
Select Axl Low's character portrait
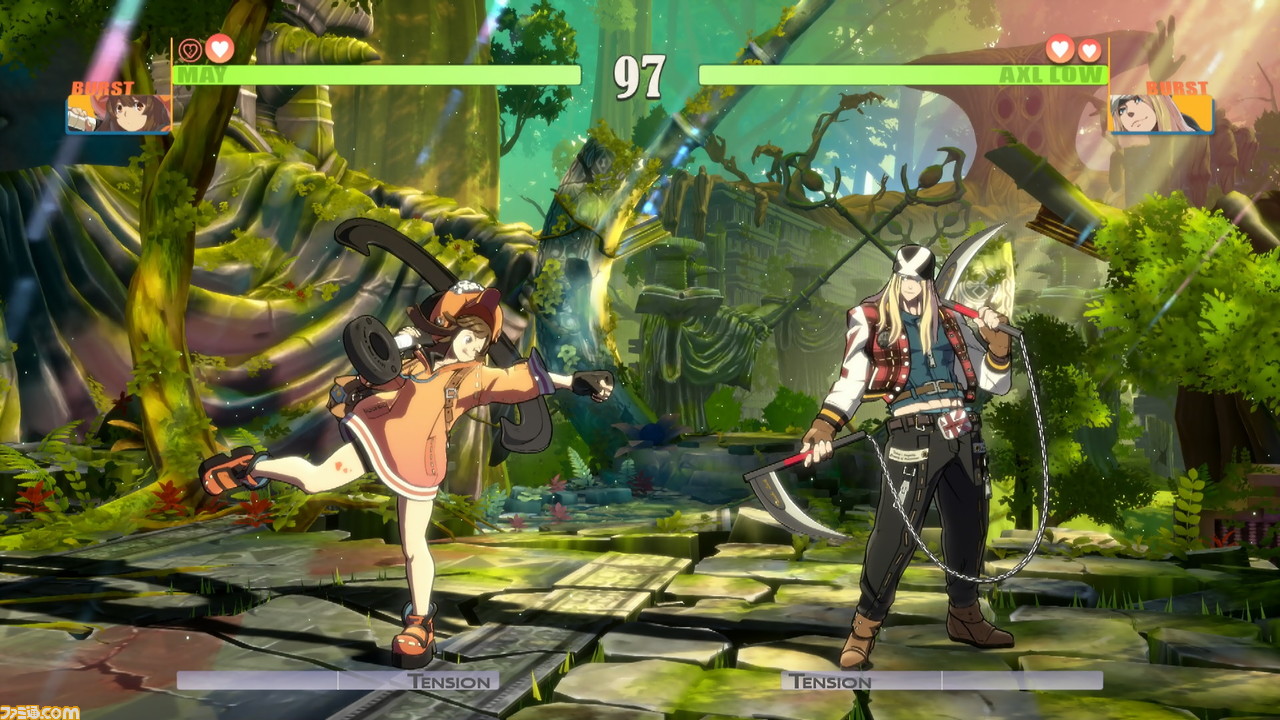click(x=1160, y=114)
